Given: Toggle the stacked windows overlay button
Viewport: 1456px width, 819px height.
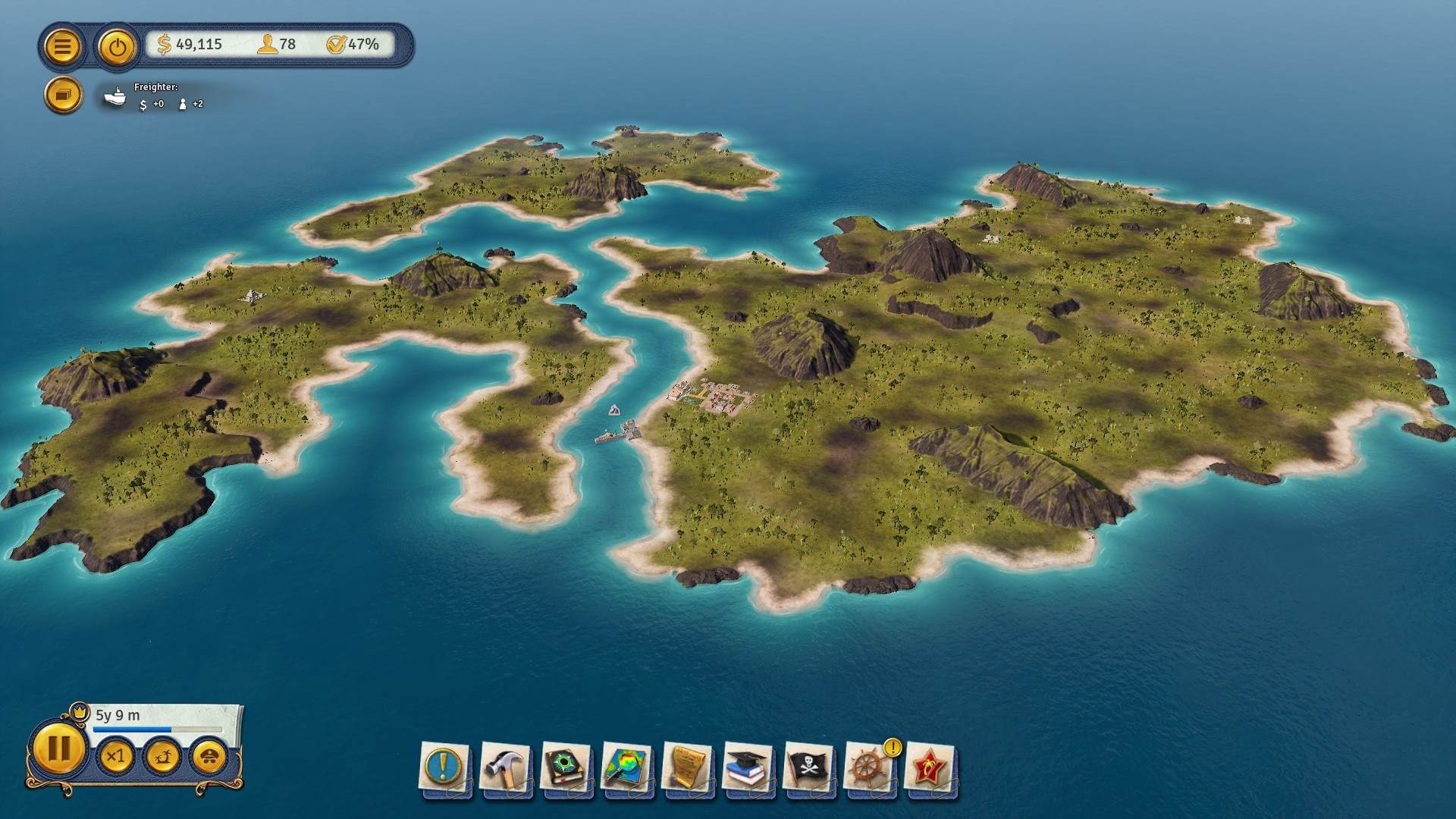Looking at the screenshot, I should coord(63,96).
